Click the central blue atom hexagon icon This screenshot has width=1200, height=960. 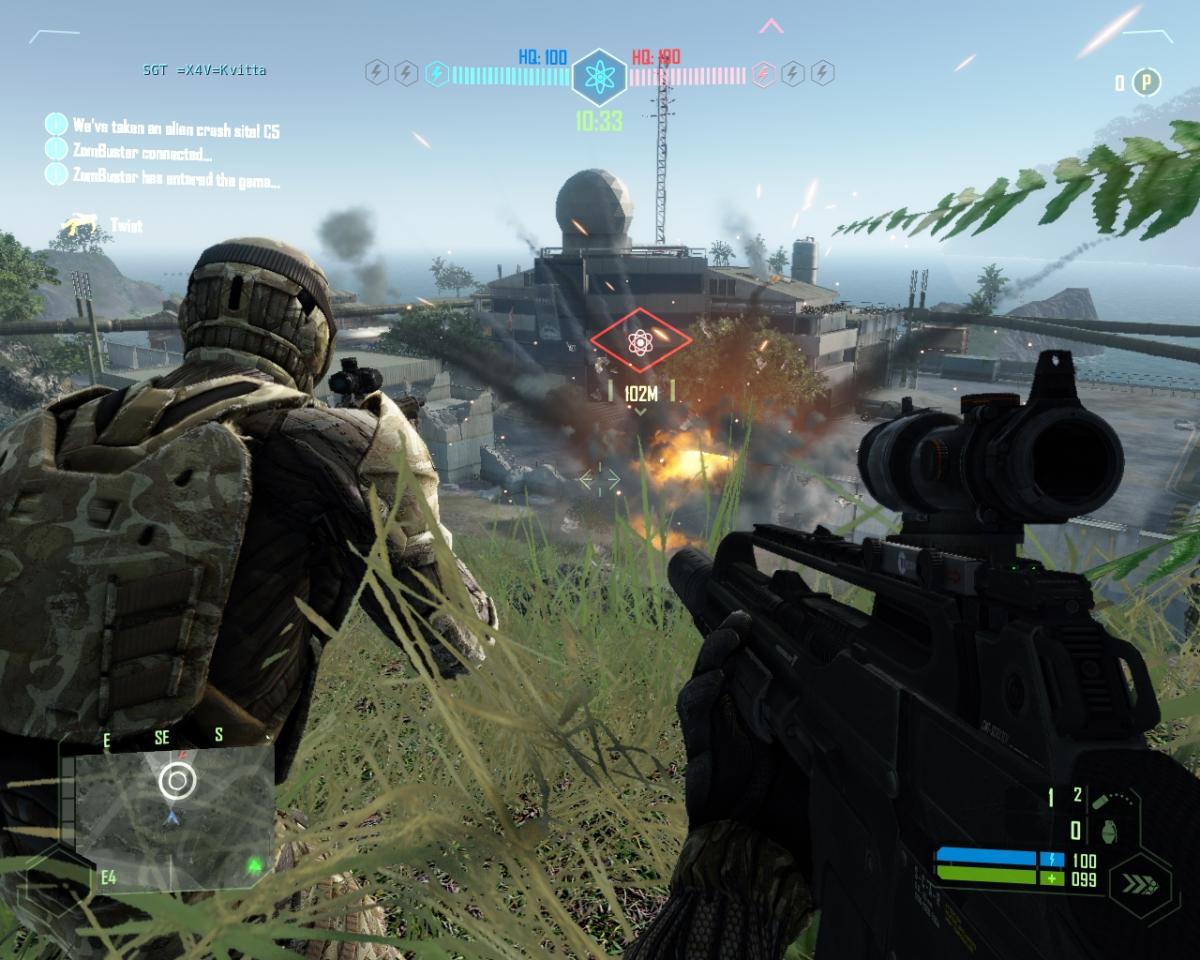599,76
